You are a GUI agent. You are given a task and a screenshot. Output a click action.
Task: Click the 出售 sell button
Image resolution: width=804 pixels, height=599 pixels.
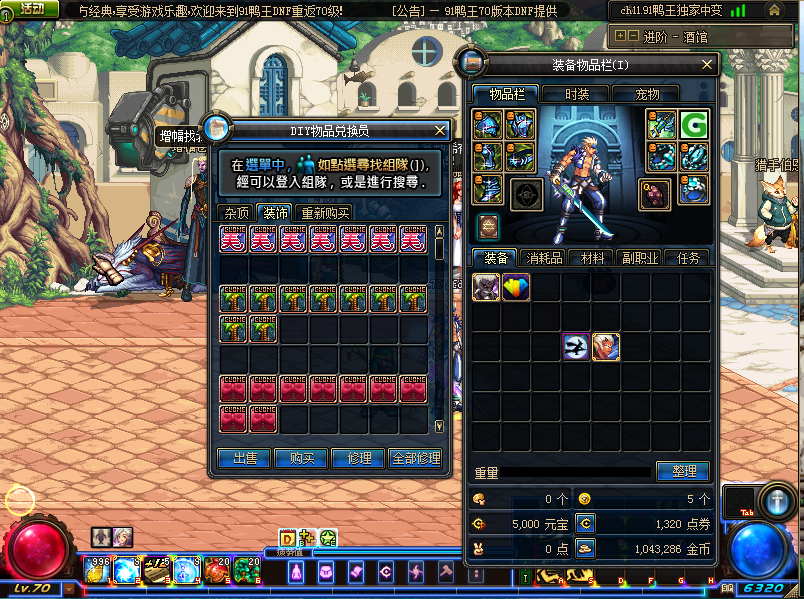pyautogui.click(x=244, y=458)
